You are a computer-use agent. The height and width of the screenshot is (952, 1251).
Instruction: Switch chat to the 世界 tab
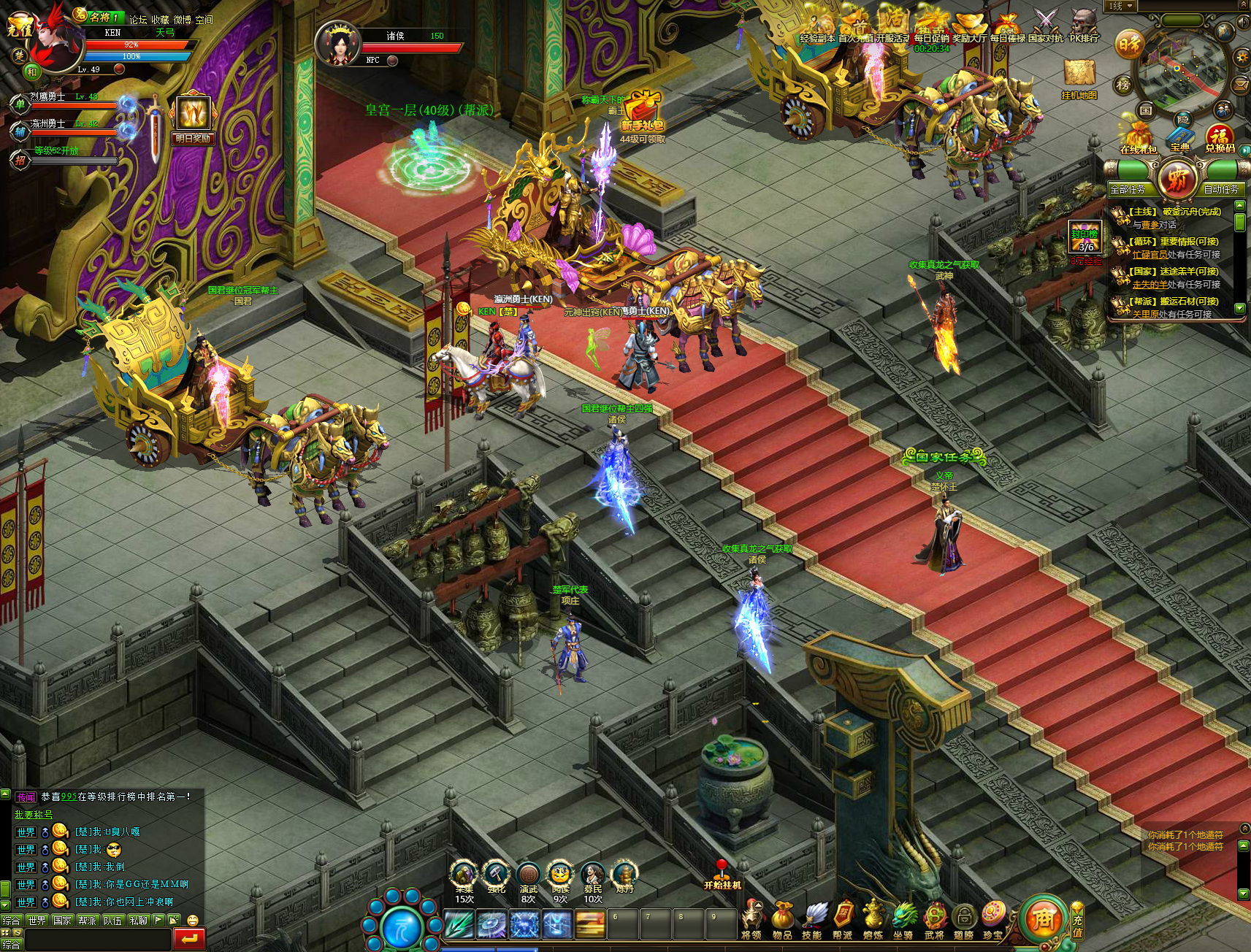[37, 921]
